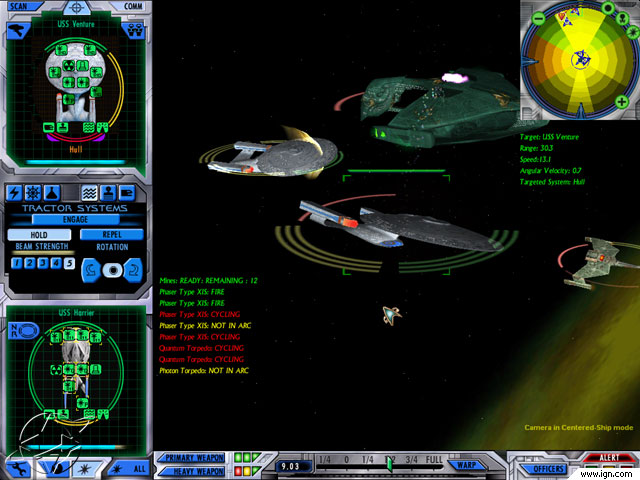Screen dimensions: 640x480
Task: Zoom out the radar display
Action: pyautogui.click(x=538, y=19)
